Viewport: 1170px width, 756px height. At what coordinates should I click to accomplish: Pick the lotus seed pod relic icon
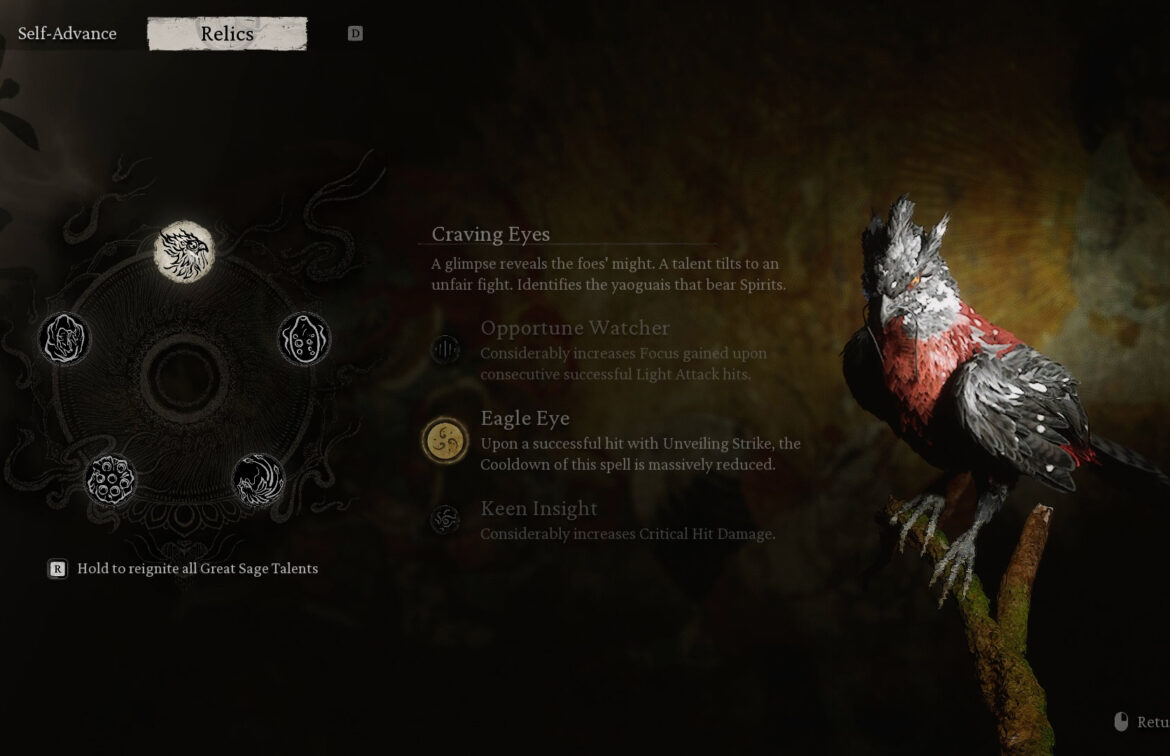110,480
